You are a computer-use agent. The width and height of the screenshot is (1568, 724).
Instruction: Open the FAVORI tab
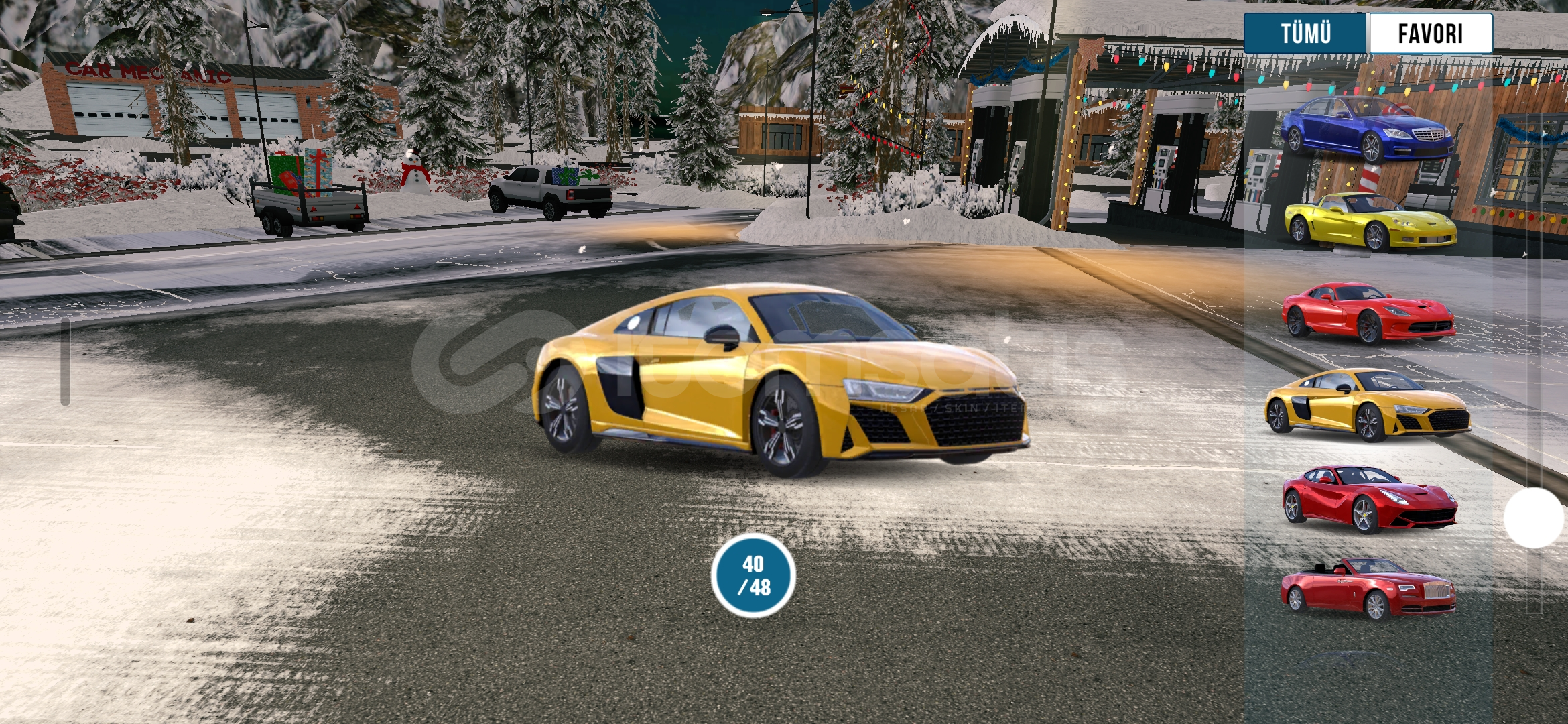click(1430, 34)
